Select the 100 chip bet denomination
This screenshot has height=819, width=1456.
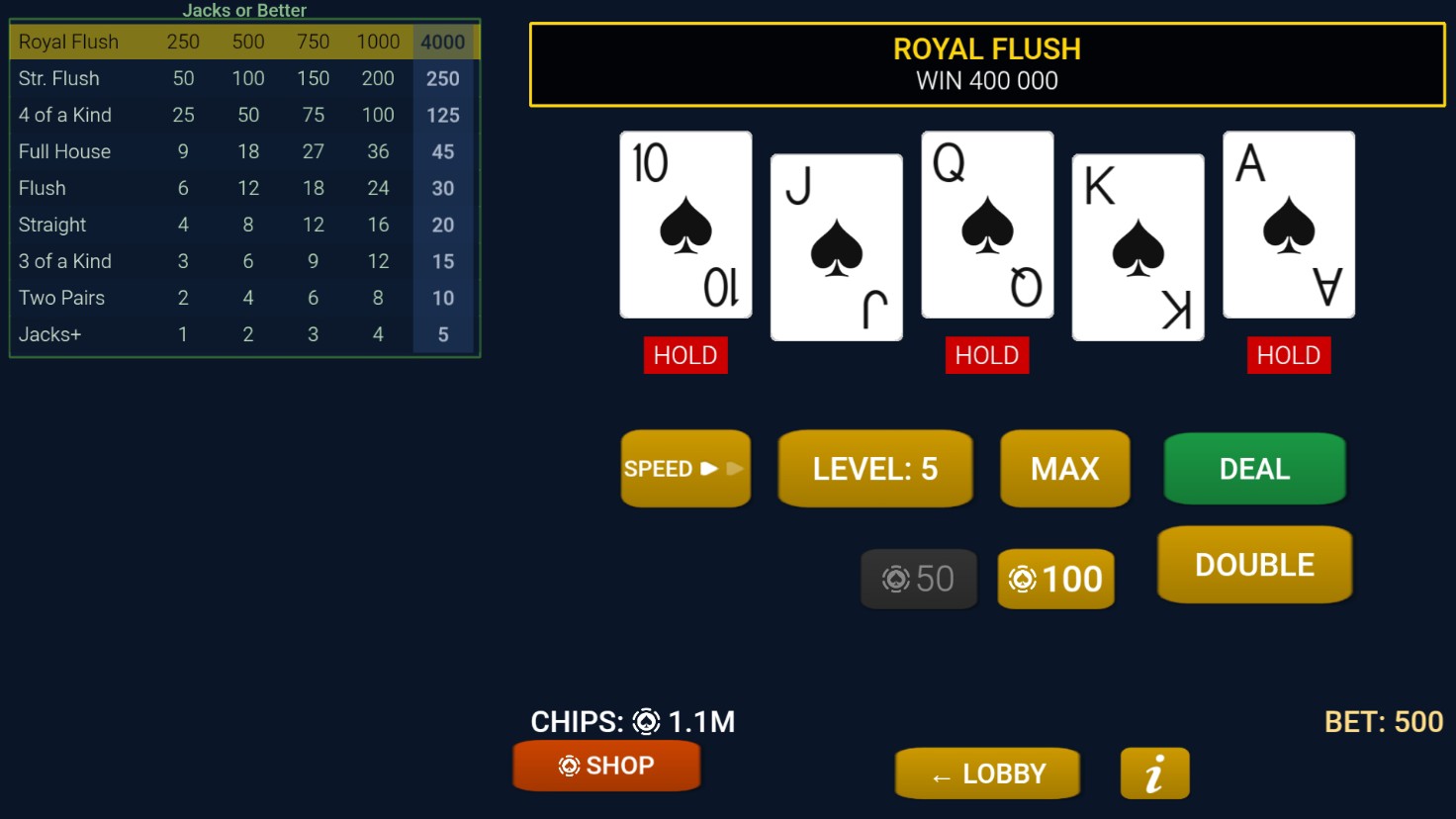coord(1054,579)
